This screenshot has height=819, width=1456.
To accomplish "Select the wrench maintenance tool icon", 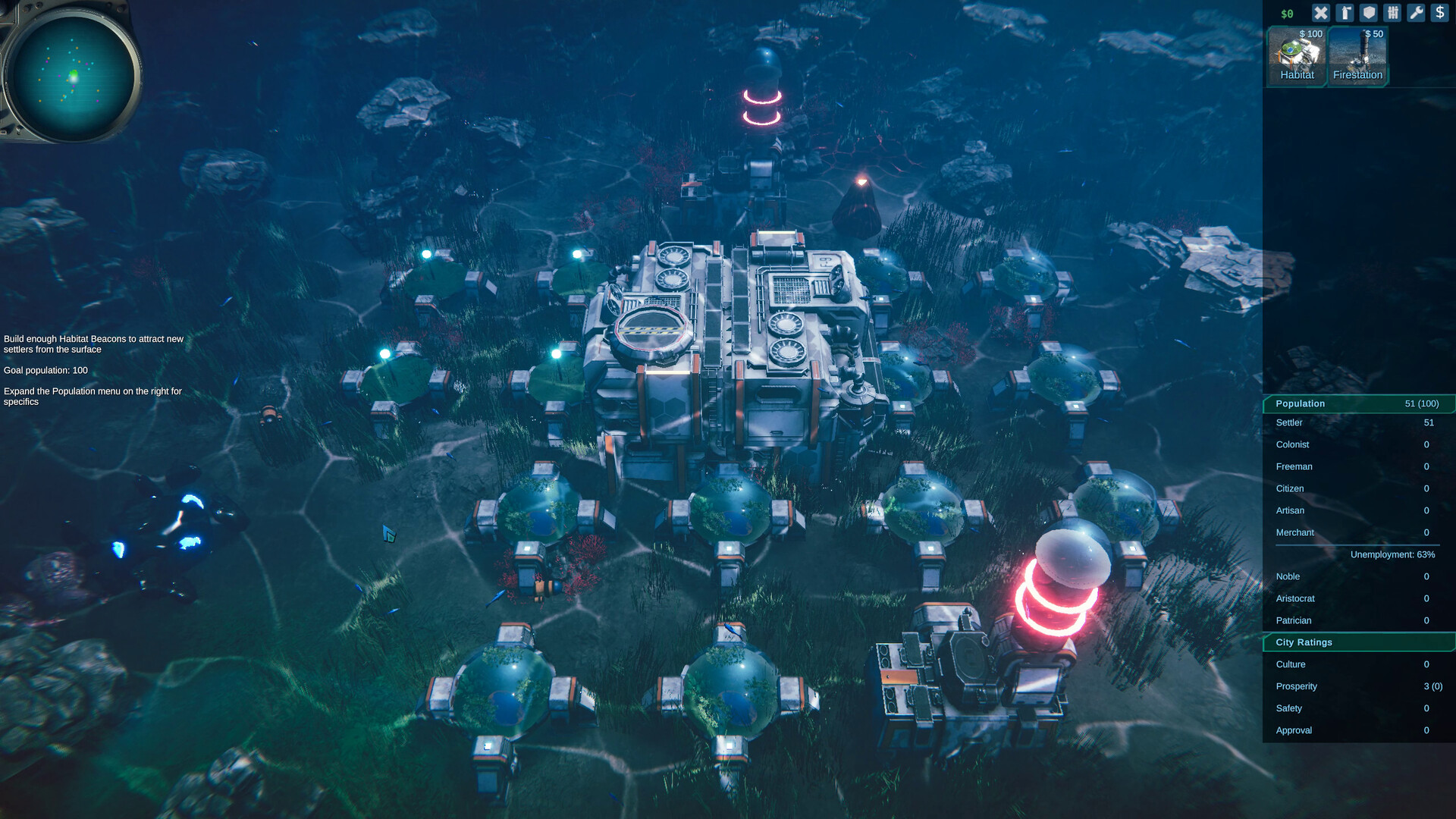I will [x=1417, y=13].
